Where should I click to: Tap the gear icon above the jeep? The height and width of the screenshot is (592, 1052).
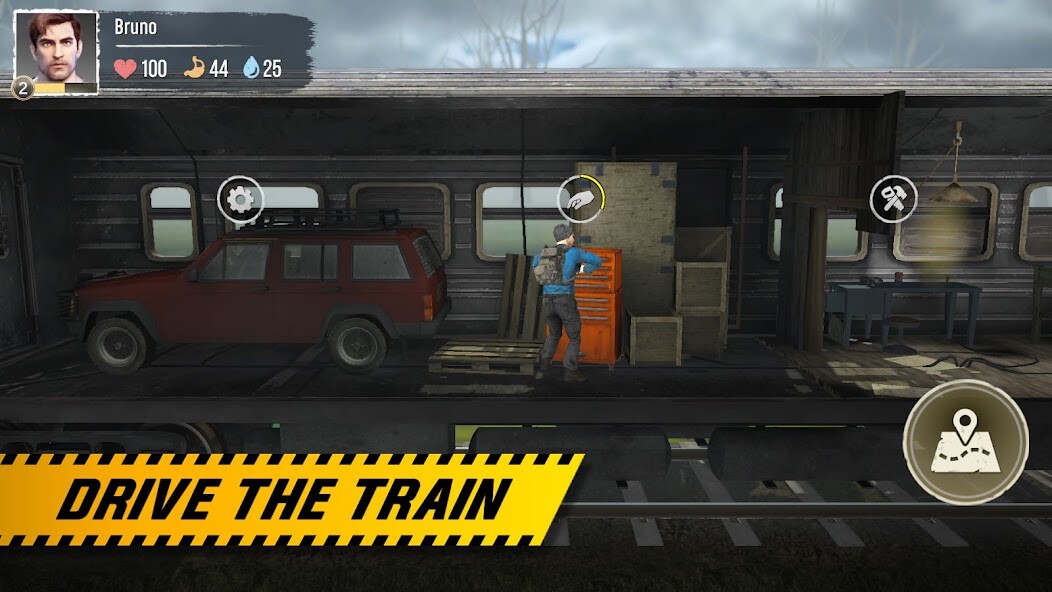(x=240, y=200)
